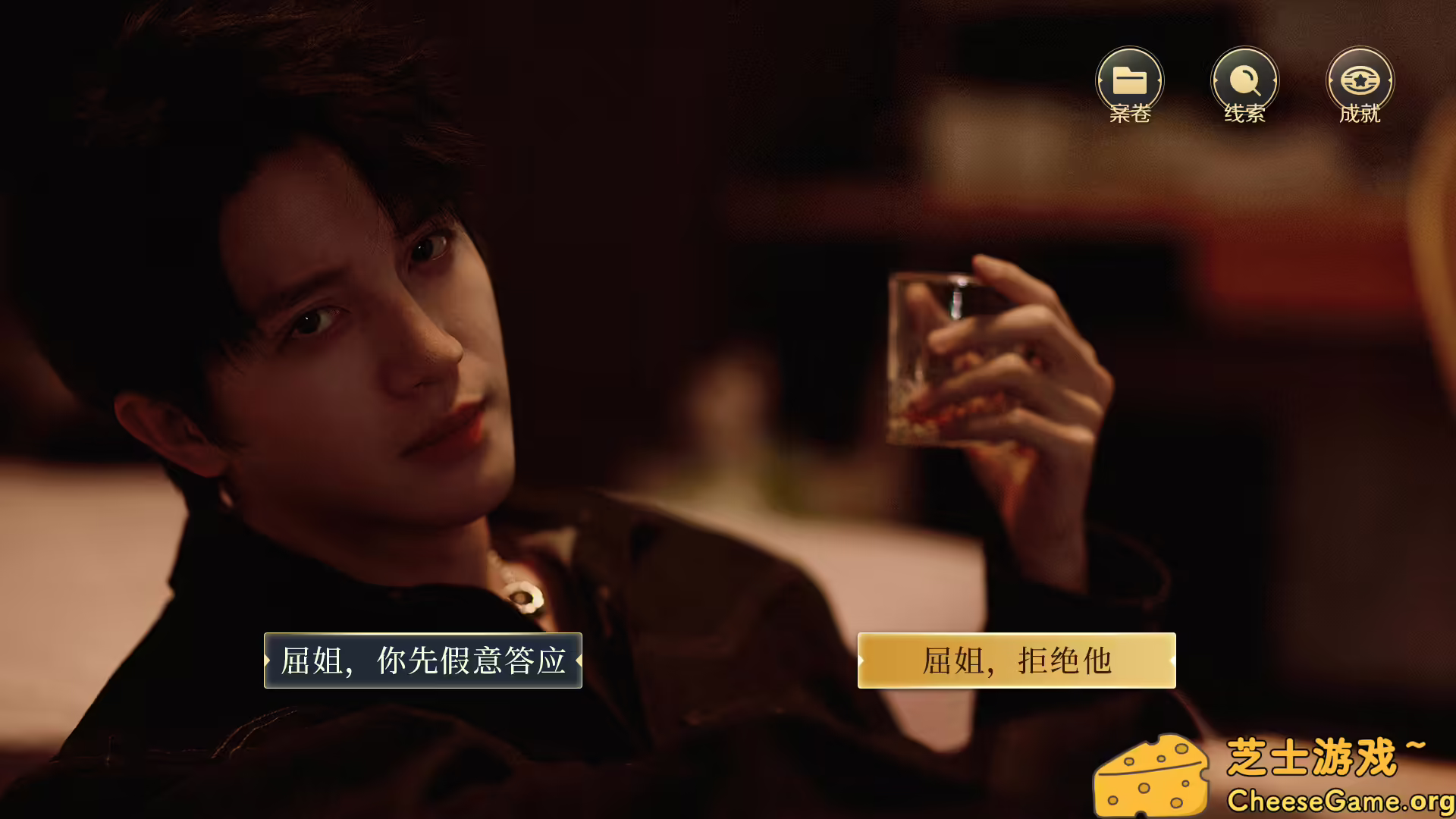Click the 线索 text label
The image size is (1456, 819).
pos(1245,115)
